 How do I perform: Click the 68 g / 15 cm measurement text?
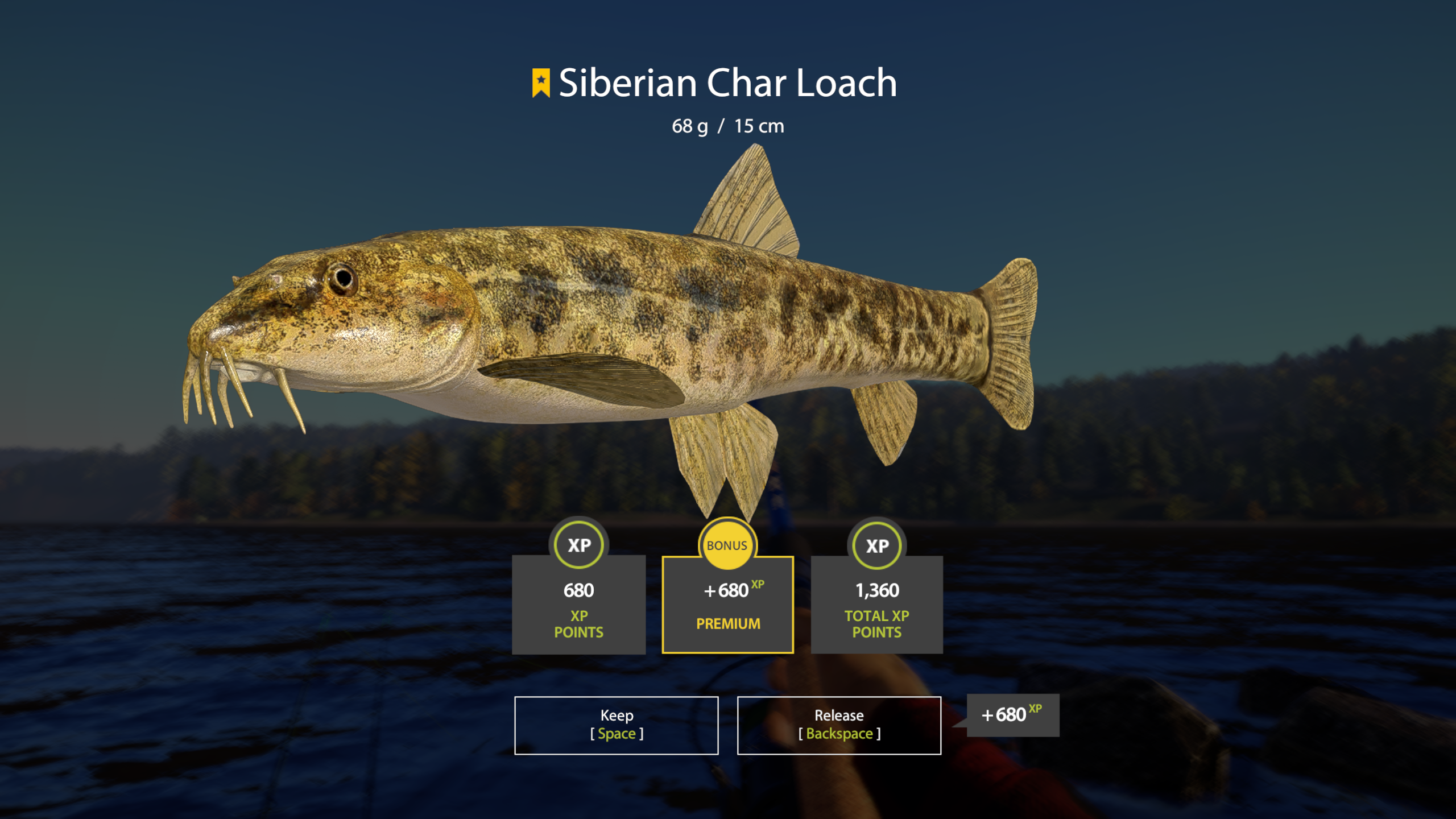click(x=728, y=126)
